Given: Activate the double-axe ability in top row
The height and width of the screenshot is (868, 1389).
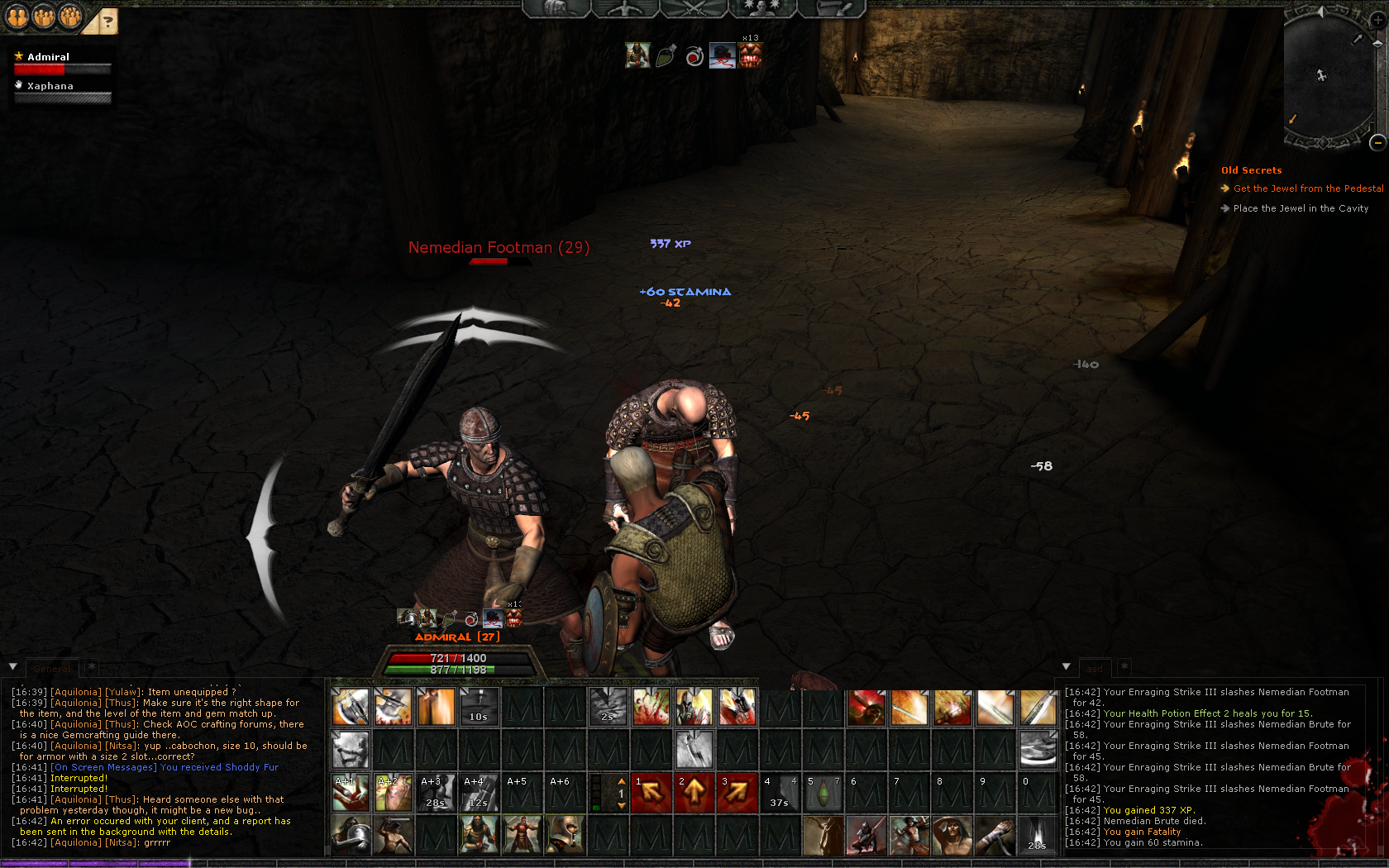Looking at the screenshot, I should coord(351,708).
